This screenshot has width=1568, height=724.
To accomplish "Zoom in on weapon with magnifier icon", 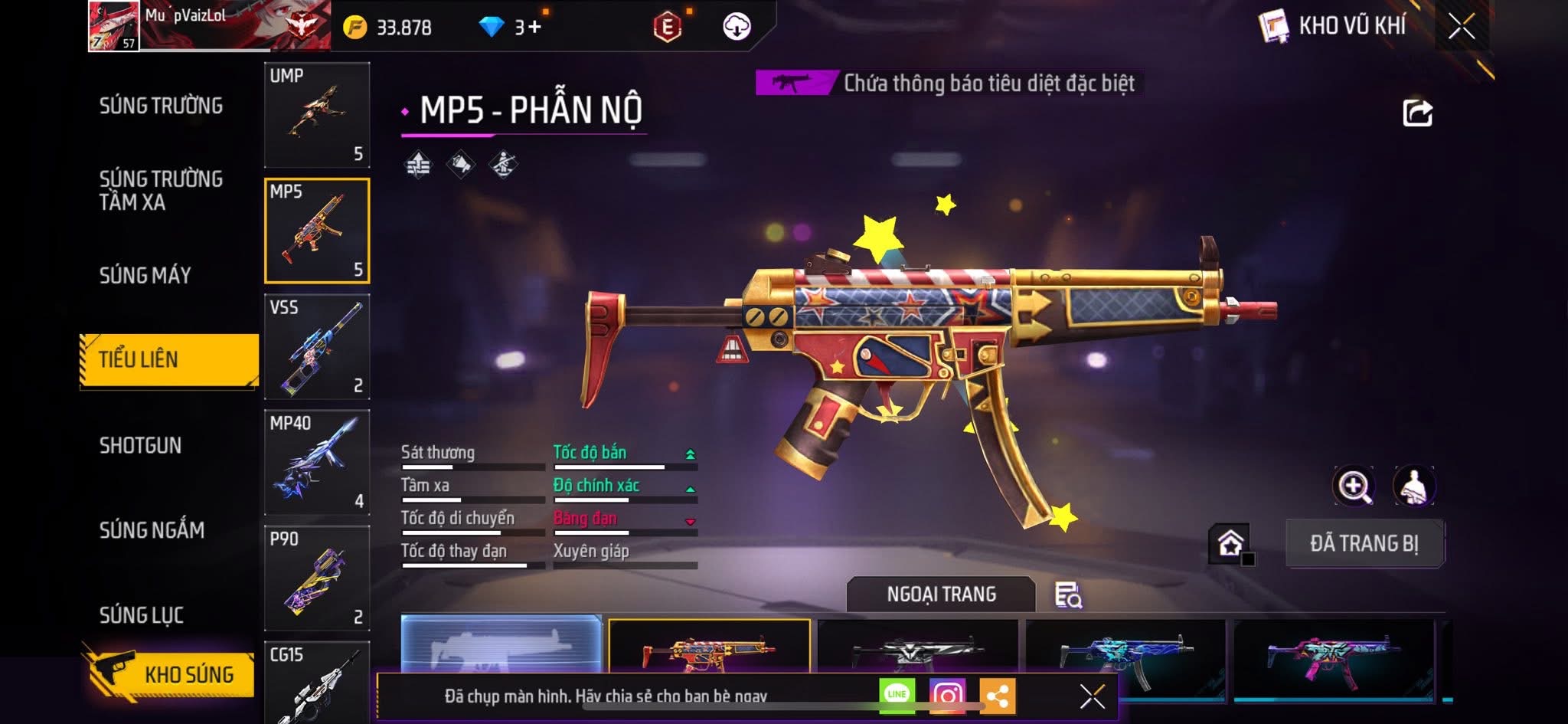I will (1354, 486).
